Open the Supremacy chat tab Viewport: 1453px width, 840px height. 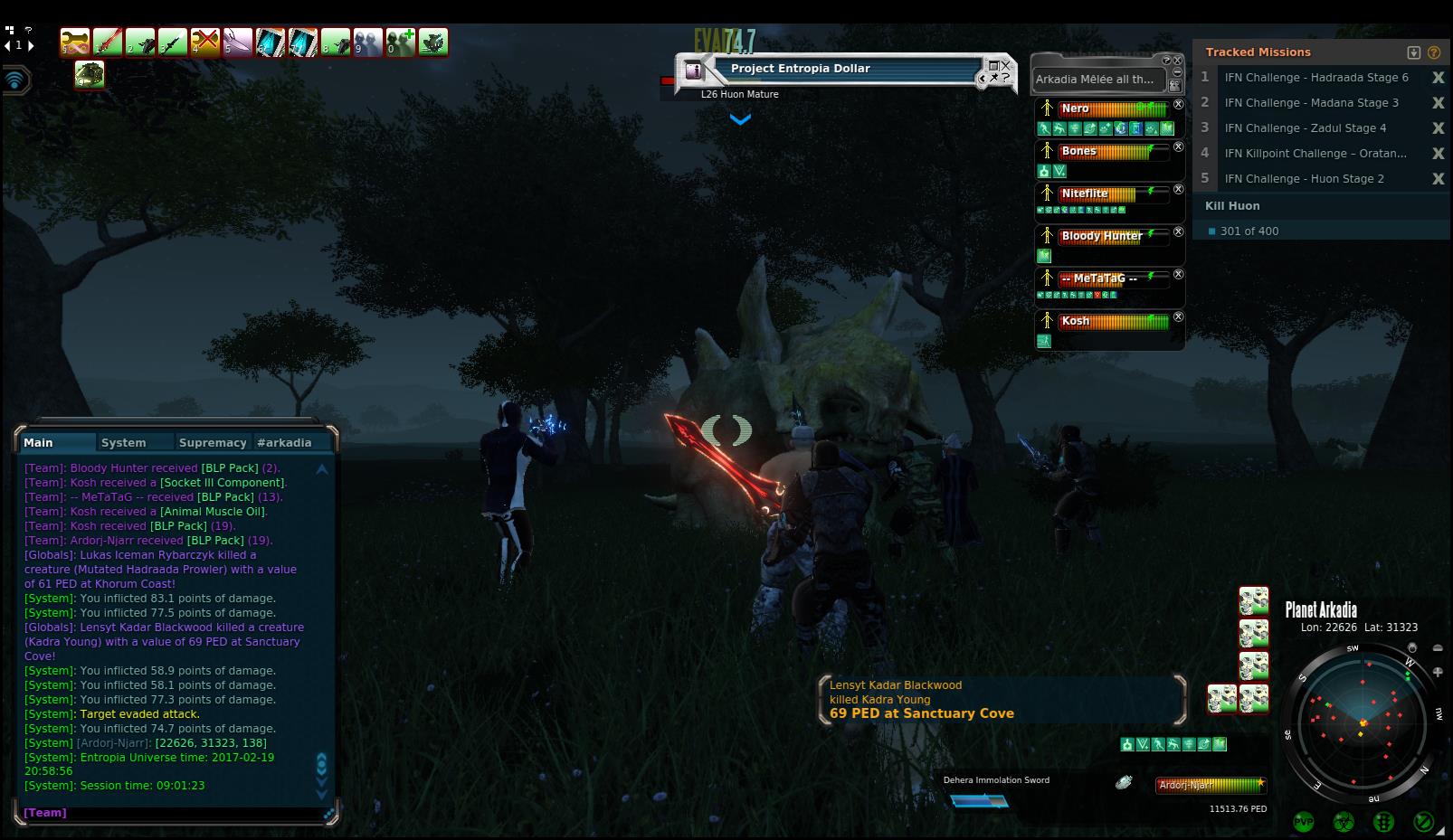pyautogui.click(x=213, y=442)
